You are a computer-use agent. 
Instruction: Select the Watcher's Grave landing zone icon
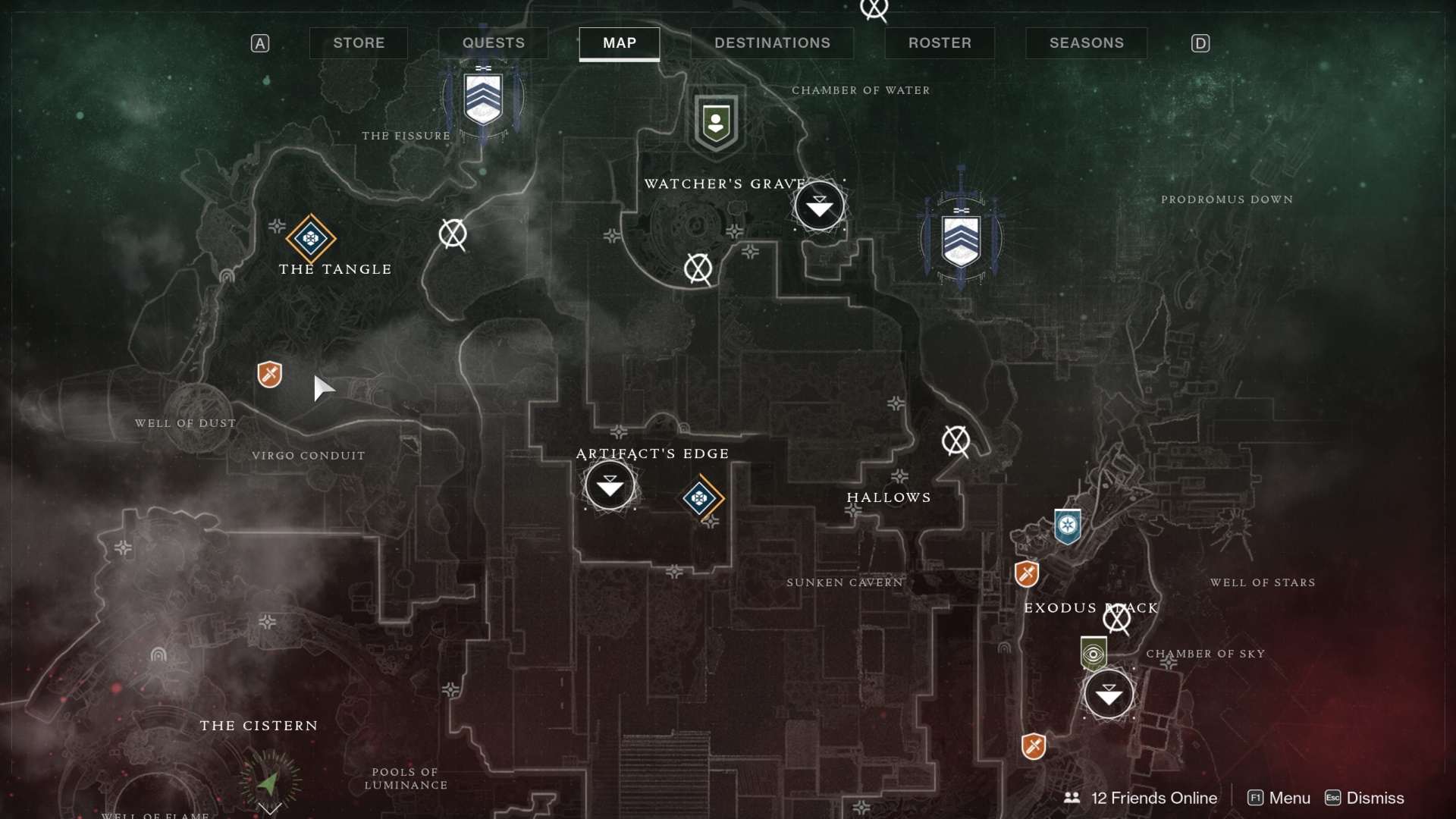[819, 205]
